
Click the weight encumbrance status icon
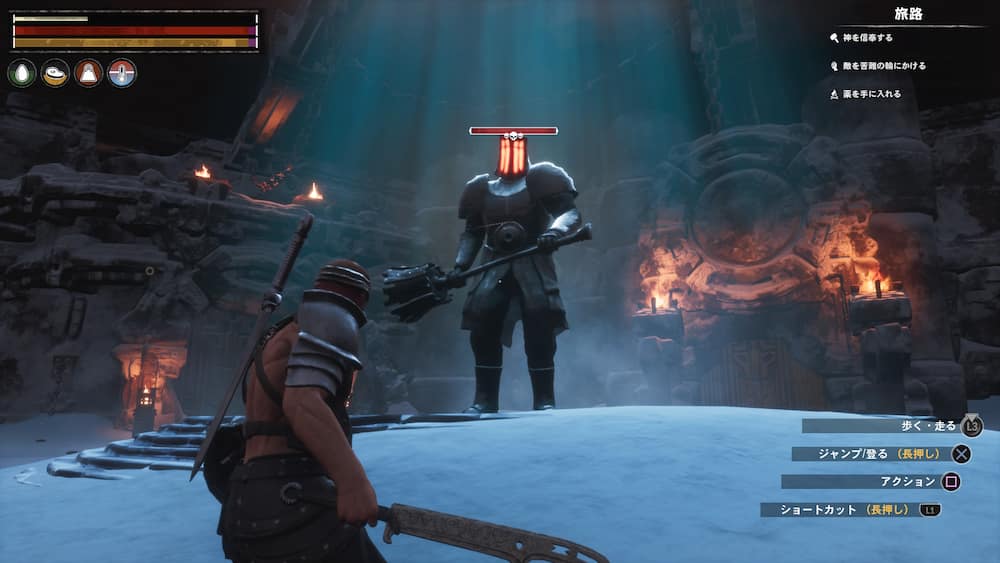click(88, 73)
